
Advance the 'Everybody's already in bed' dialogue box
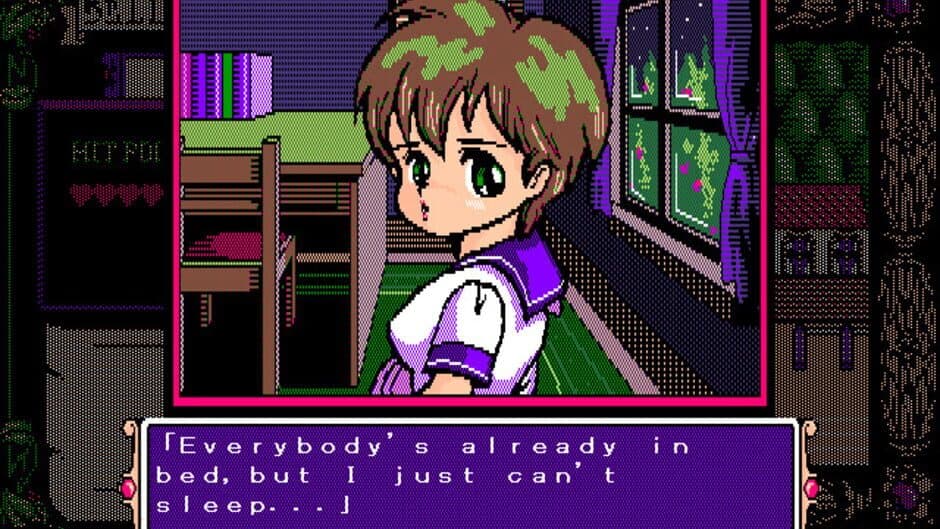pyautogui.click(x=470, y=475)
